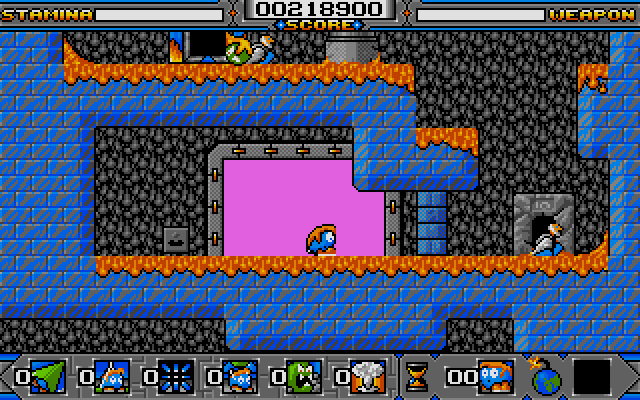Click the globe bomb icon
Image resolution: width=640 pixels, height=400 pixels.
(547, 377)
